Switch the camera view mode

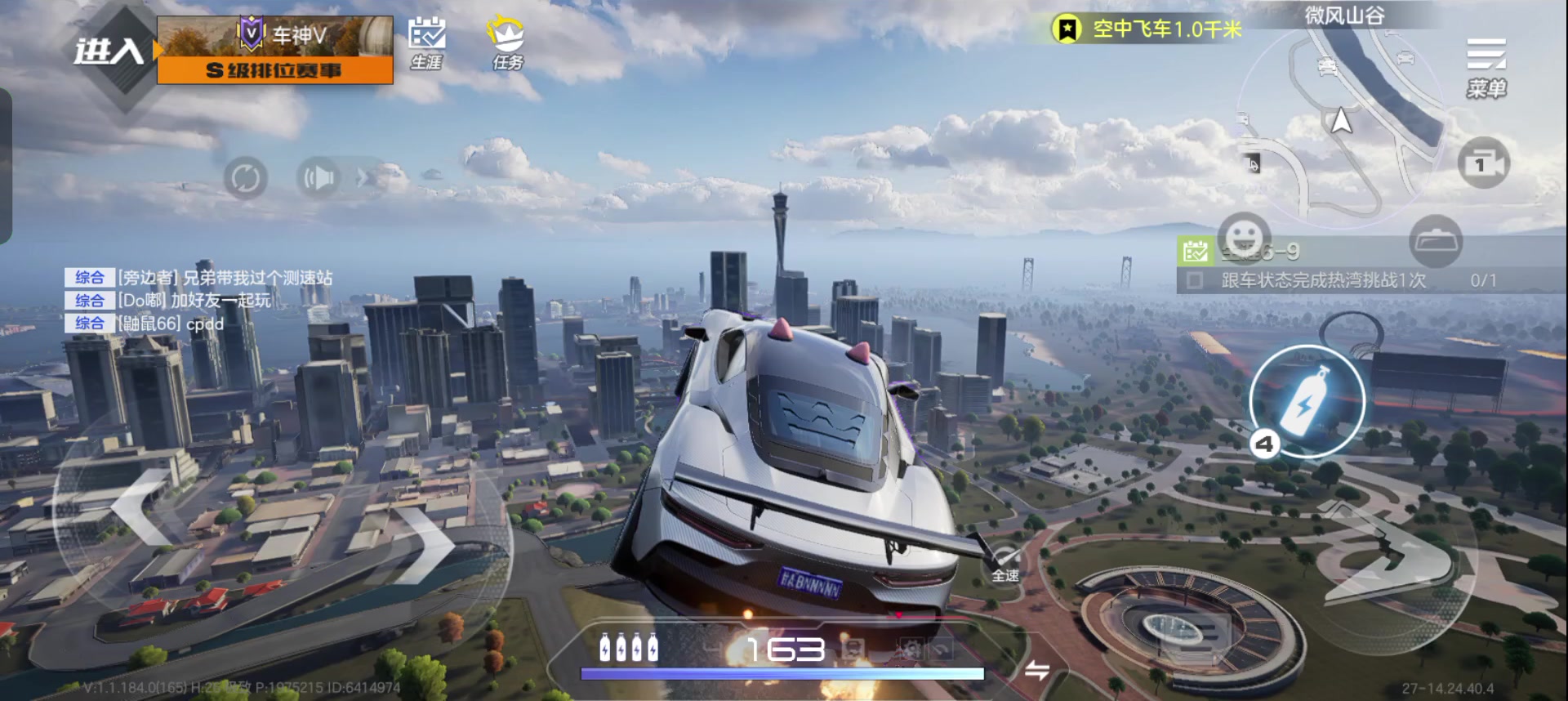pyautogui.click(x=1483, y=163)
